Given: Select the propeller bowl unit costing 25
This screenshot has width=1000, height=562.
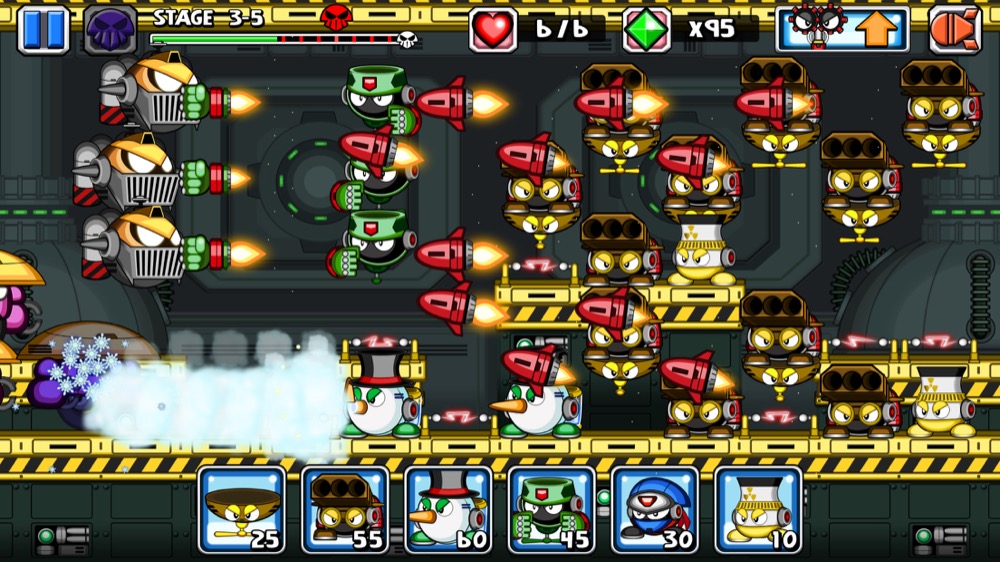Looking at the screenshot, I should (241, 509).
